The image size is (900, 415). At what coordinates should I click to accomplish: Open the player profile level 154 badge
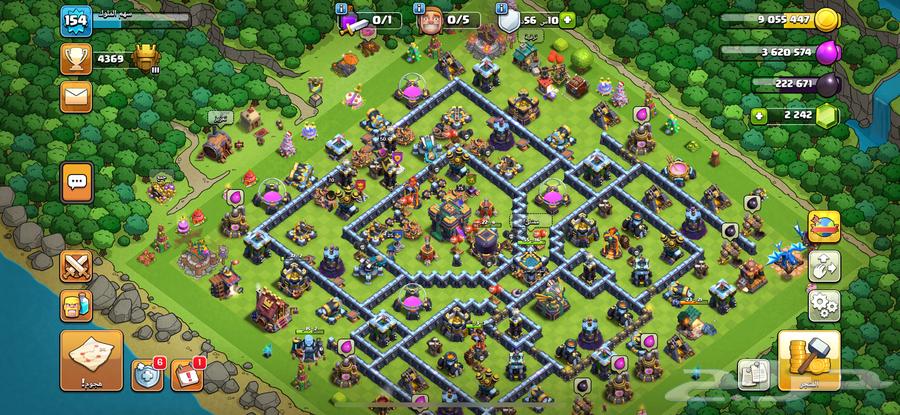(76, 21)
